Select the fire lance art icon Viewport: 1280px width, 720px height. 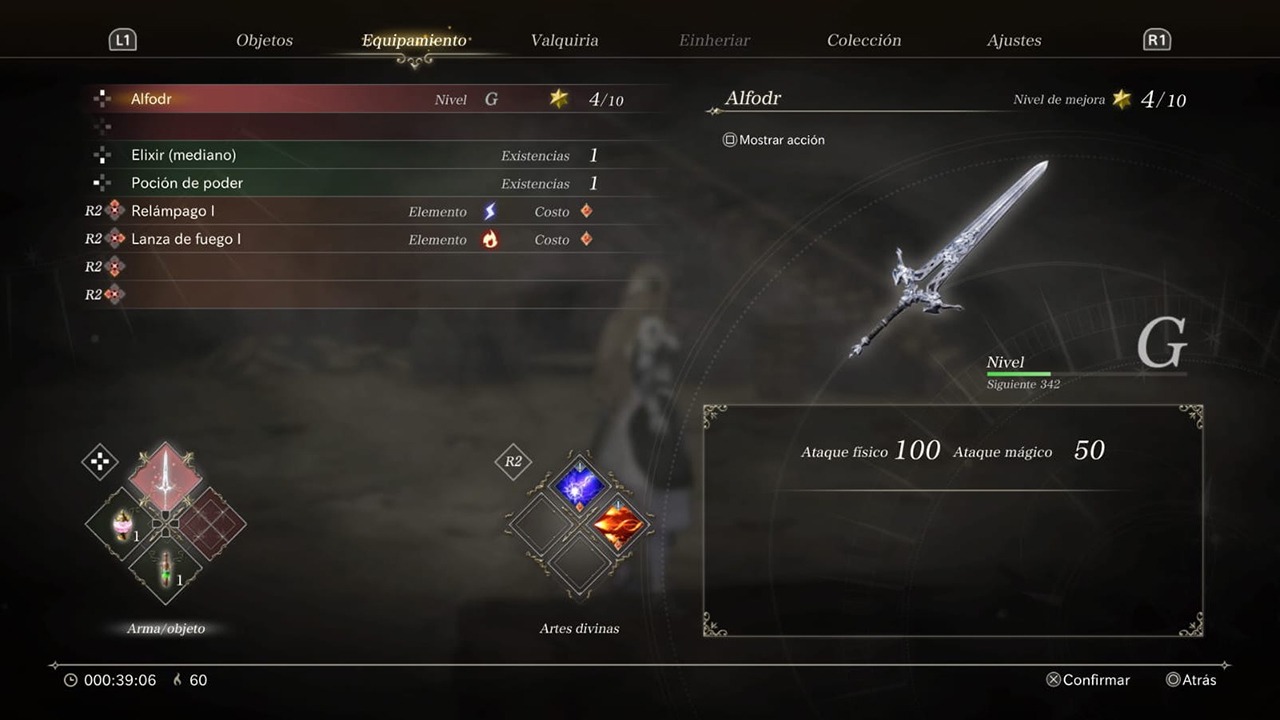point(620,526)
